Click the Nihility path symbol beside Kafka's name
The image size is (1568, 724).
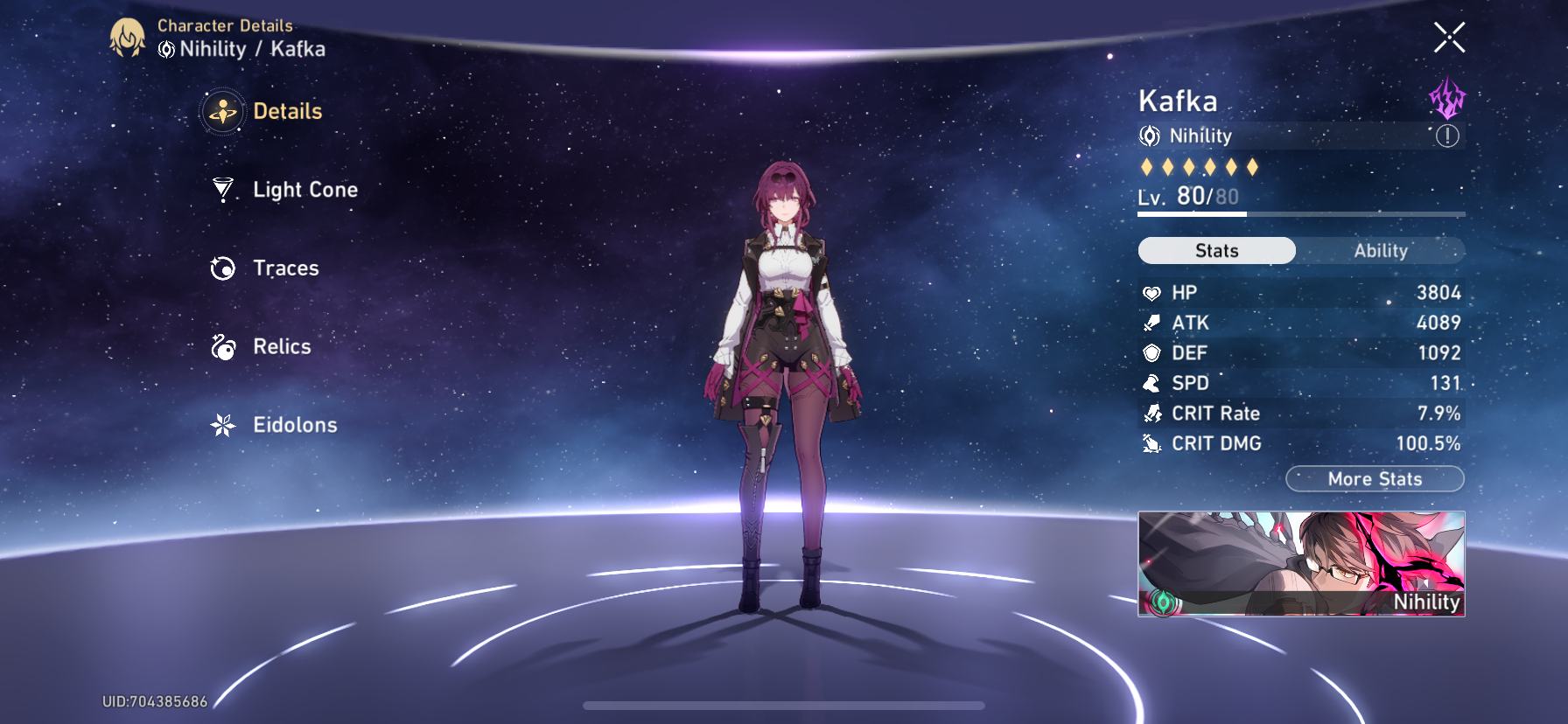1149,136
